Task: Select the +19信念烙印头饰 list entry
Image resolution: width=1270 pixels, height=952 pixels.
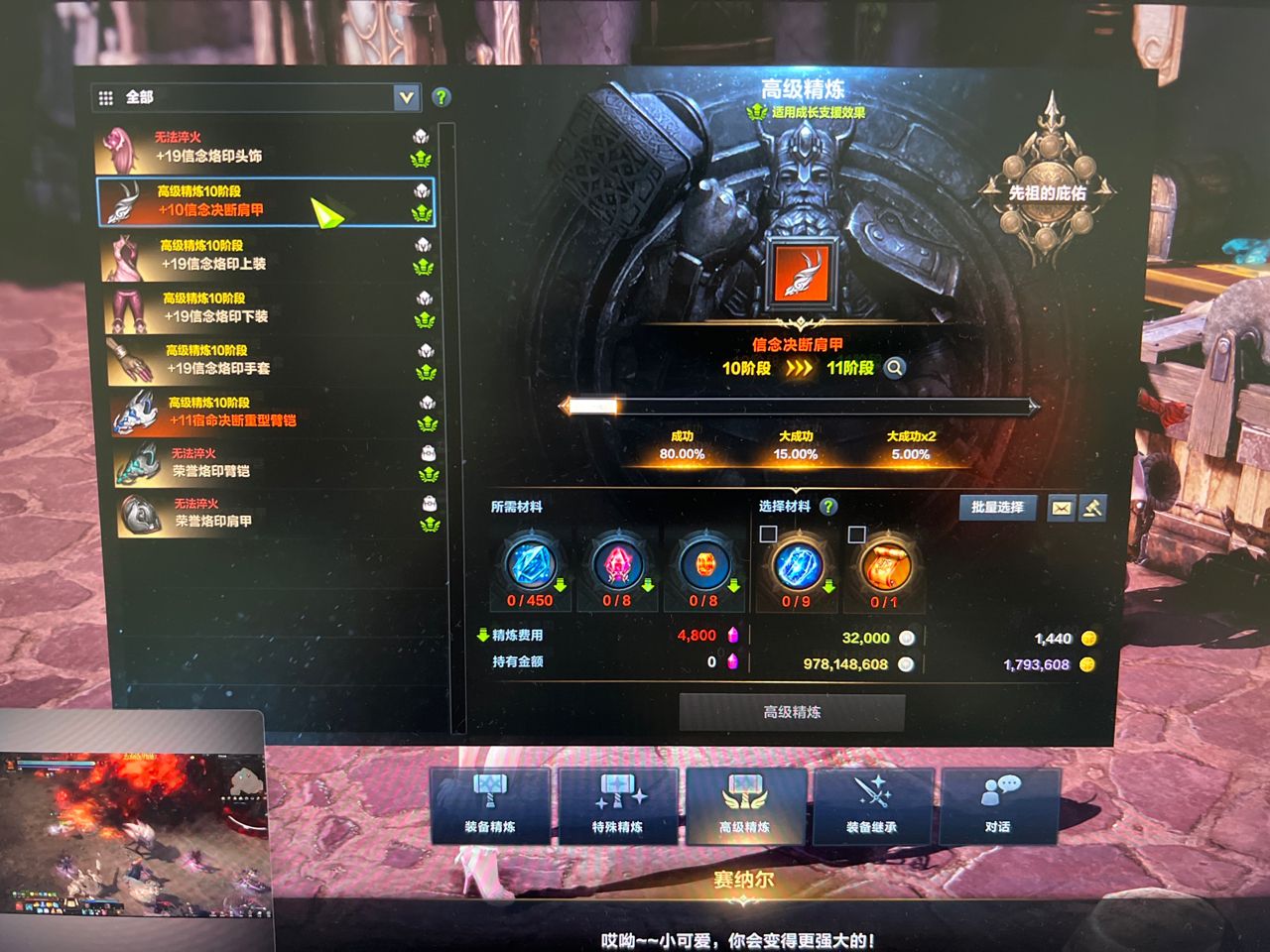Action: (258, 147)
